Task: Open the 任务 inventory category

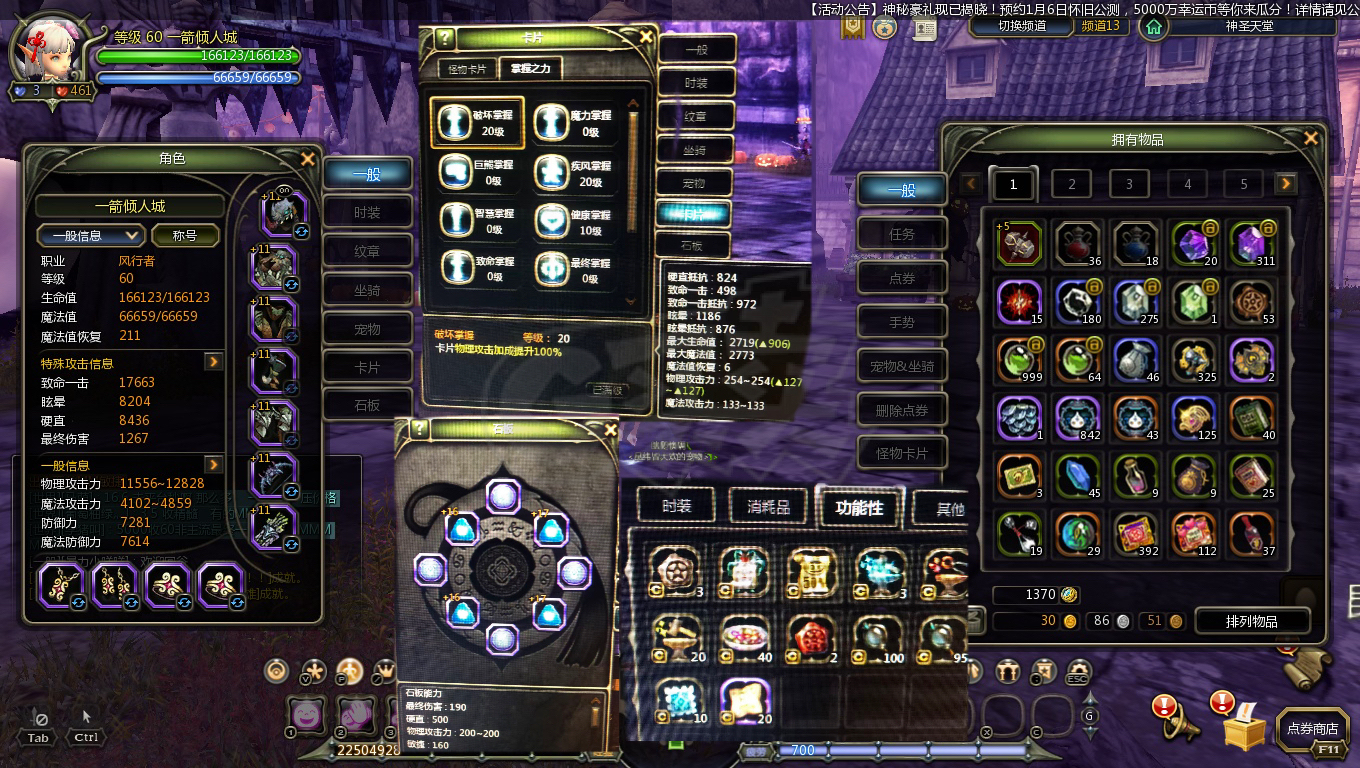Action: tap(901, 234)
